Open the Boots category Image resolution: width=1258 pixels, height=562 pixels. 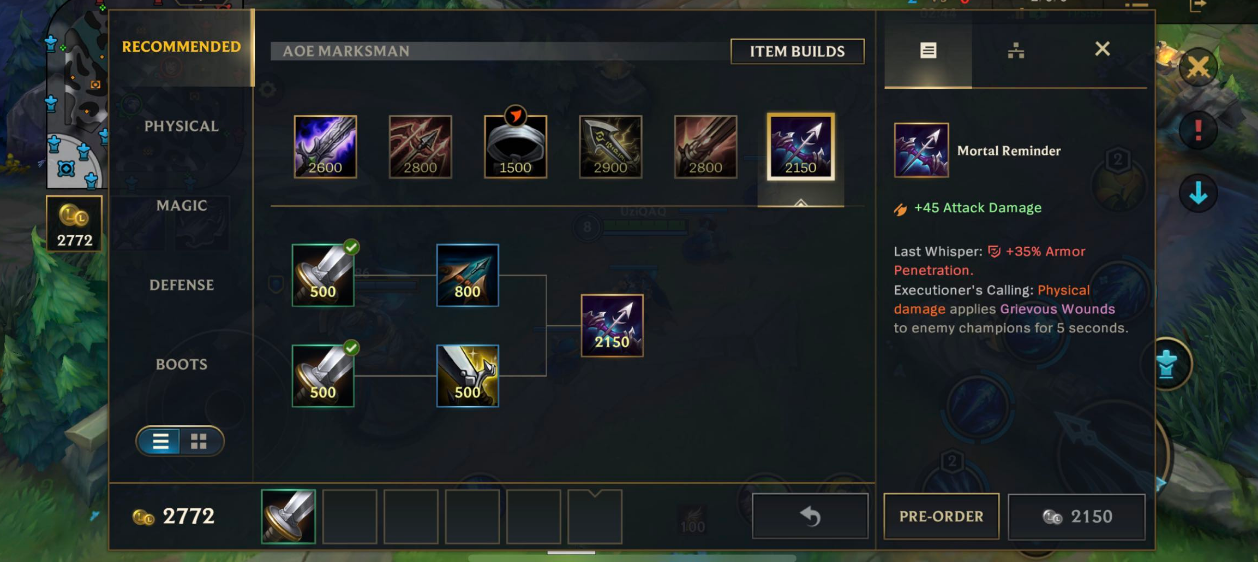tap(181, 364)
